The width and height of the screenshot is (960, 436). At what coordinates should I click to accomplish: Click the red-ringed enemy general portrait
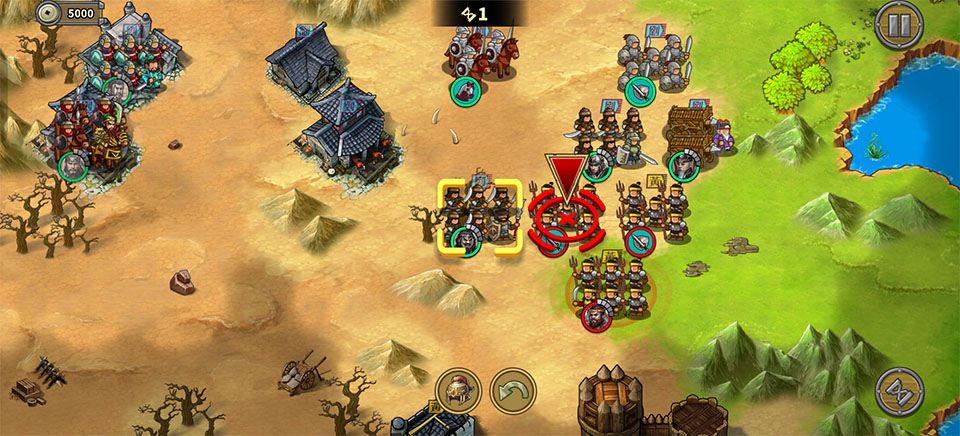pyautogui.click(x=594, y=316)
